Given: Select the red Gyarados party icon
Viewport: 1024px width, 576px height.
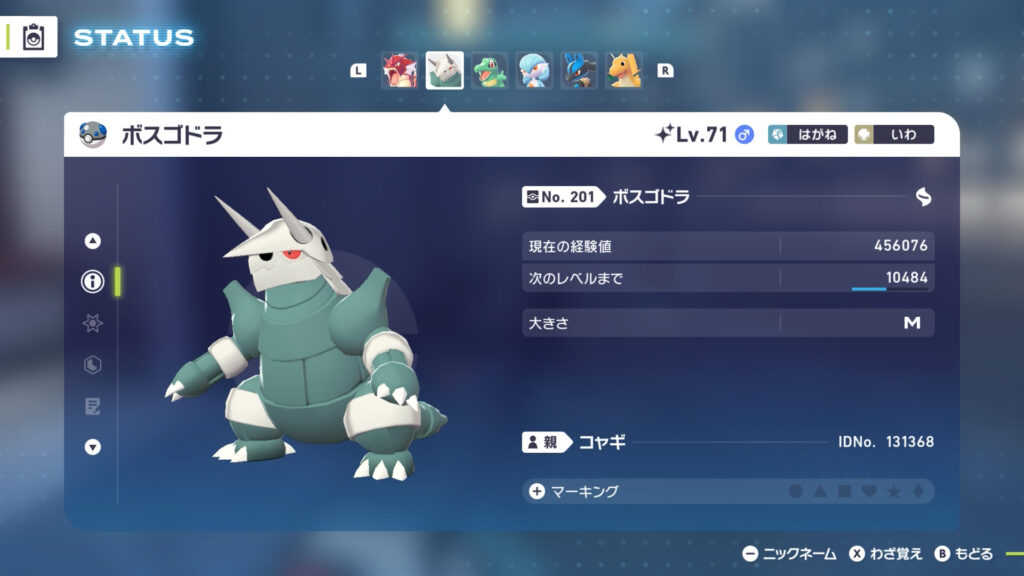Looking at the screenshot, I should 399,71.
